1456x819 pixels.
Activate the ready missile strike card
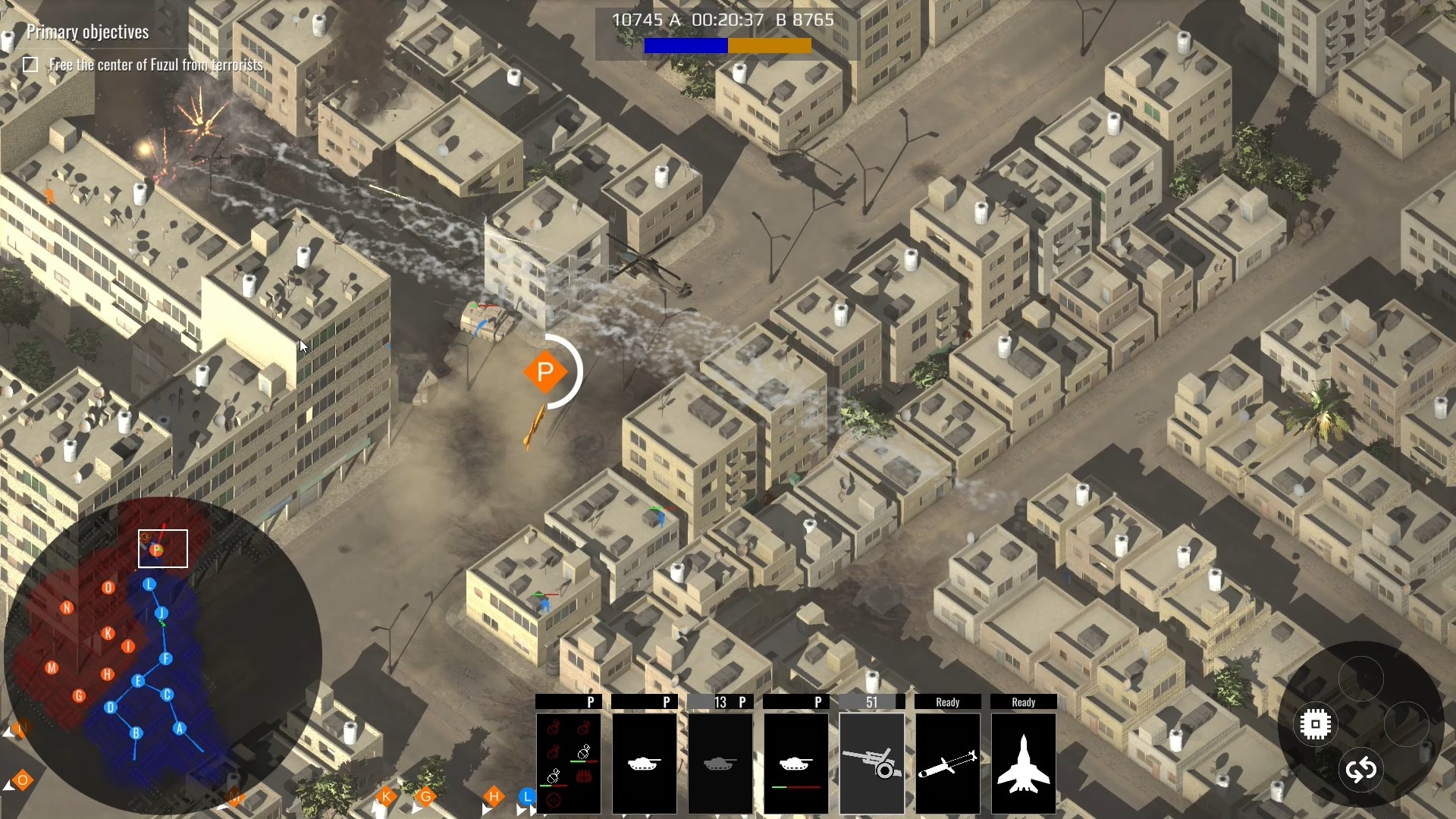coord(947,762)
